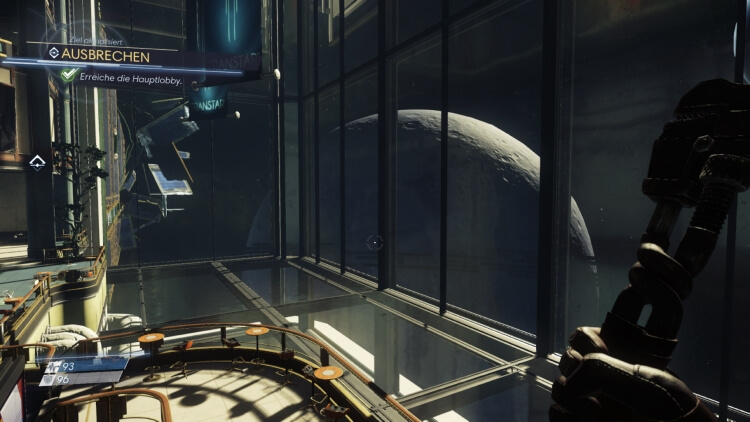
Task: Select the AUSBRECHEN objective title
Action: click(x=105, y=55)
